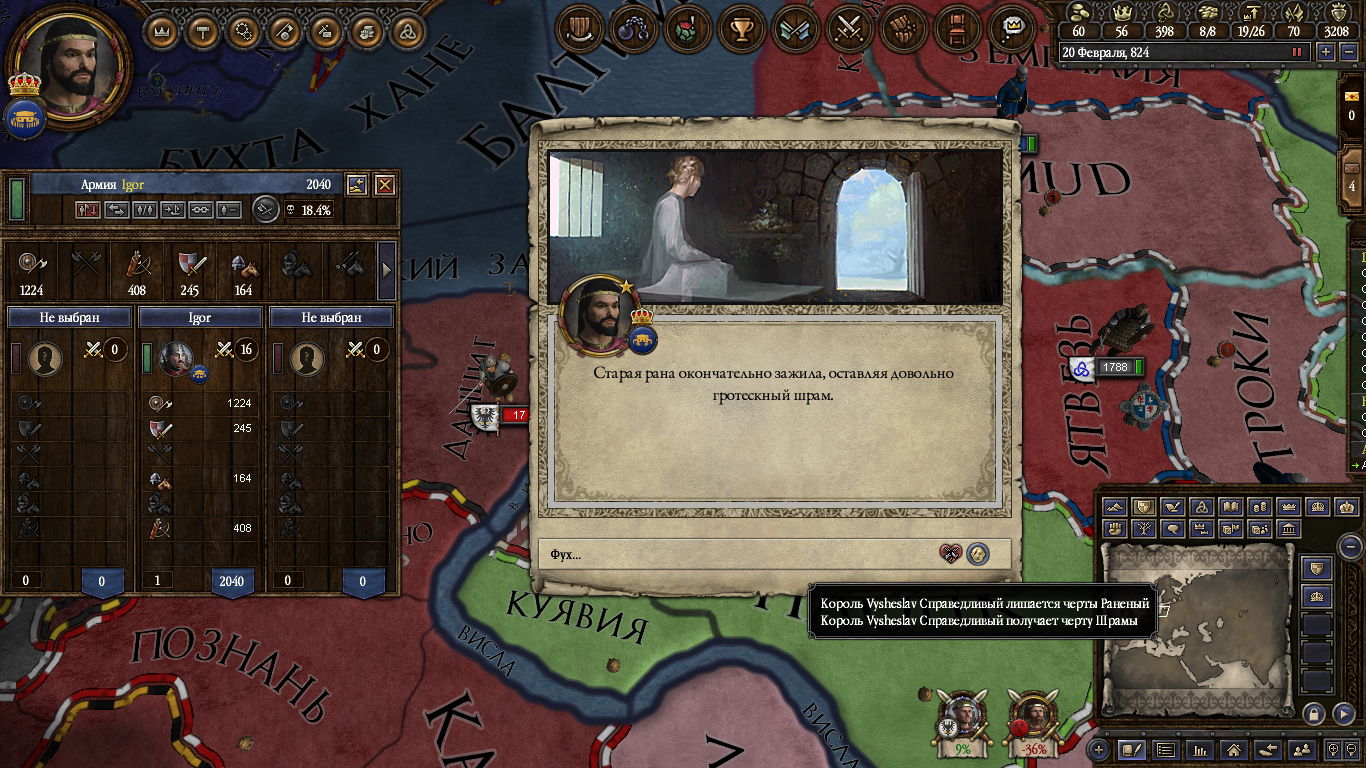The image size is (1366, 768).
Task: Click the crossed swords round button
Action: click(x=849, y=29)
